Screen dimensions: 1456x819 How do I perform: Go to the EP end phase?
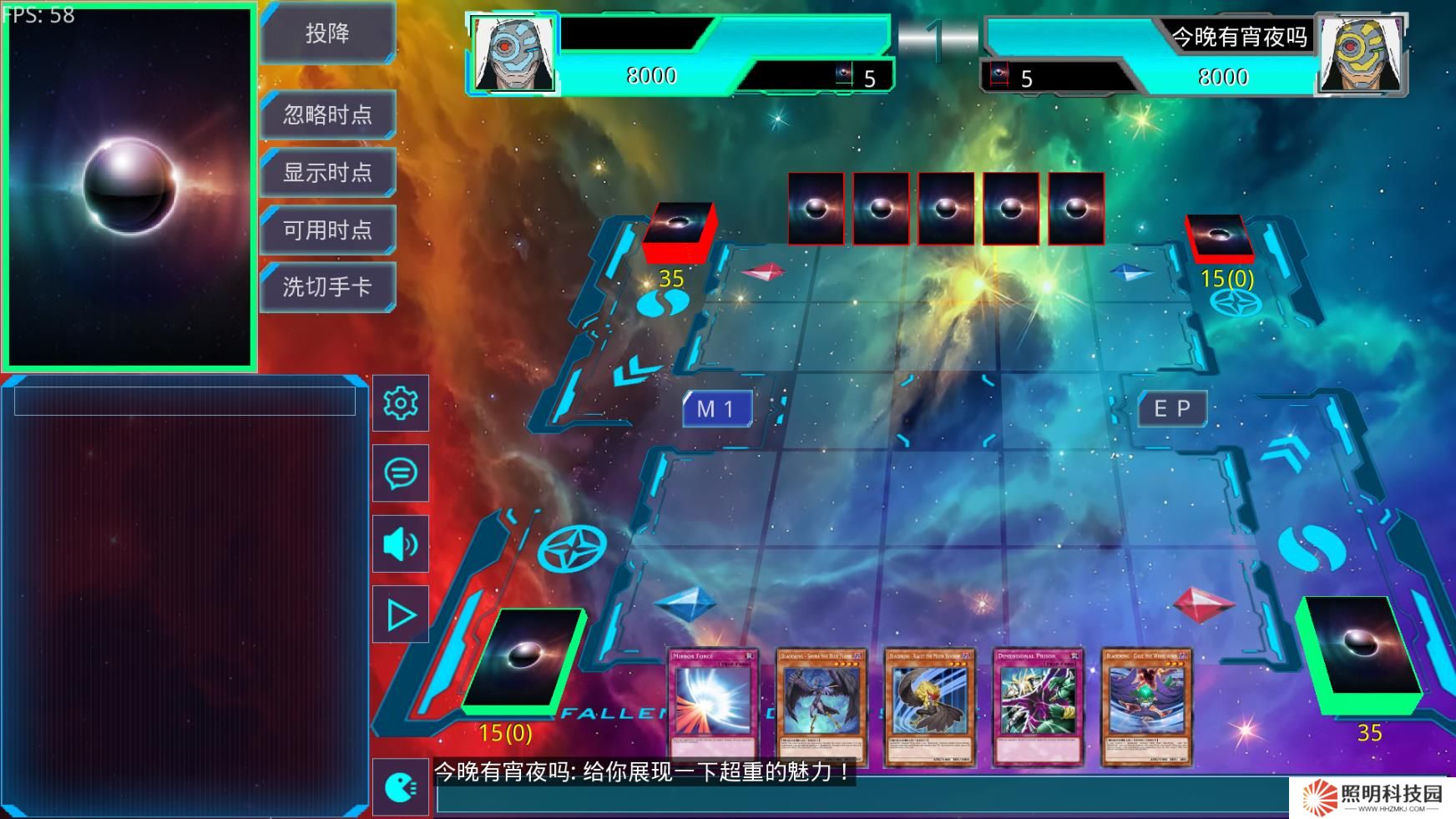pyautogui.click(x=1172, y=409)
